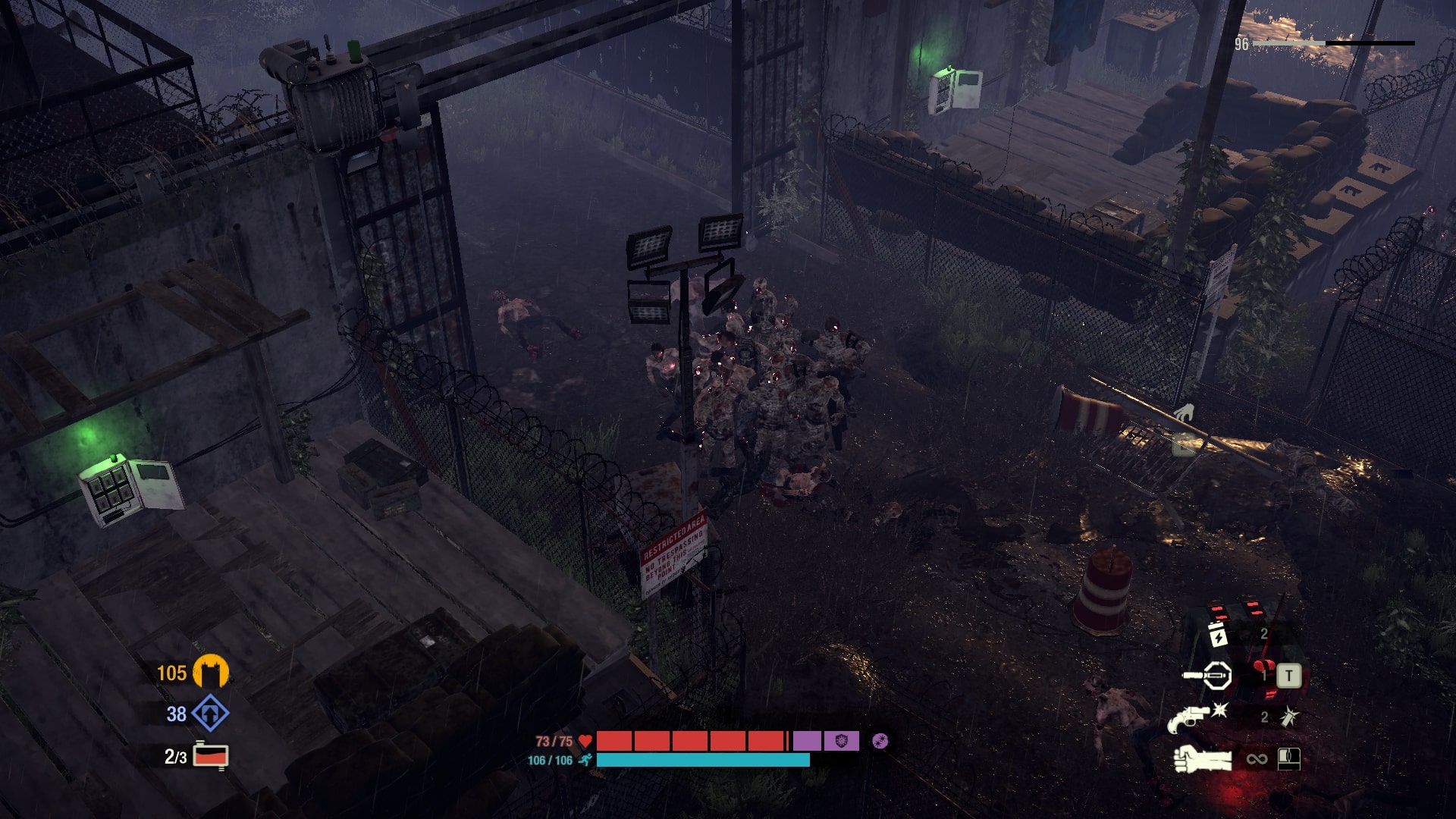Click the purple shield armor segment

(841, 741)
